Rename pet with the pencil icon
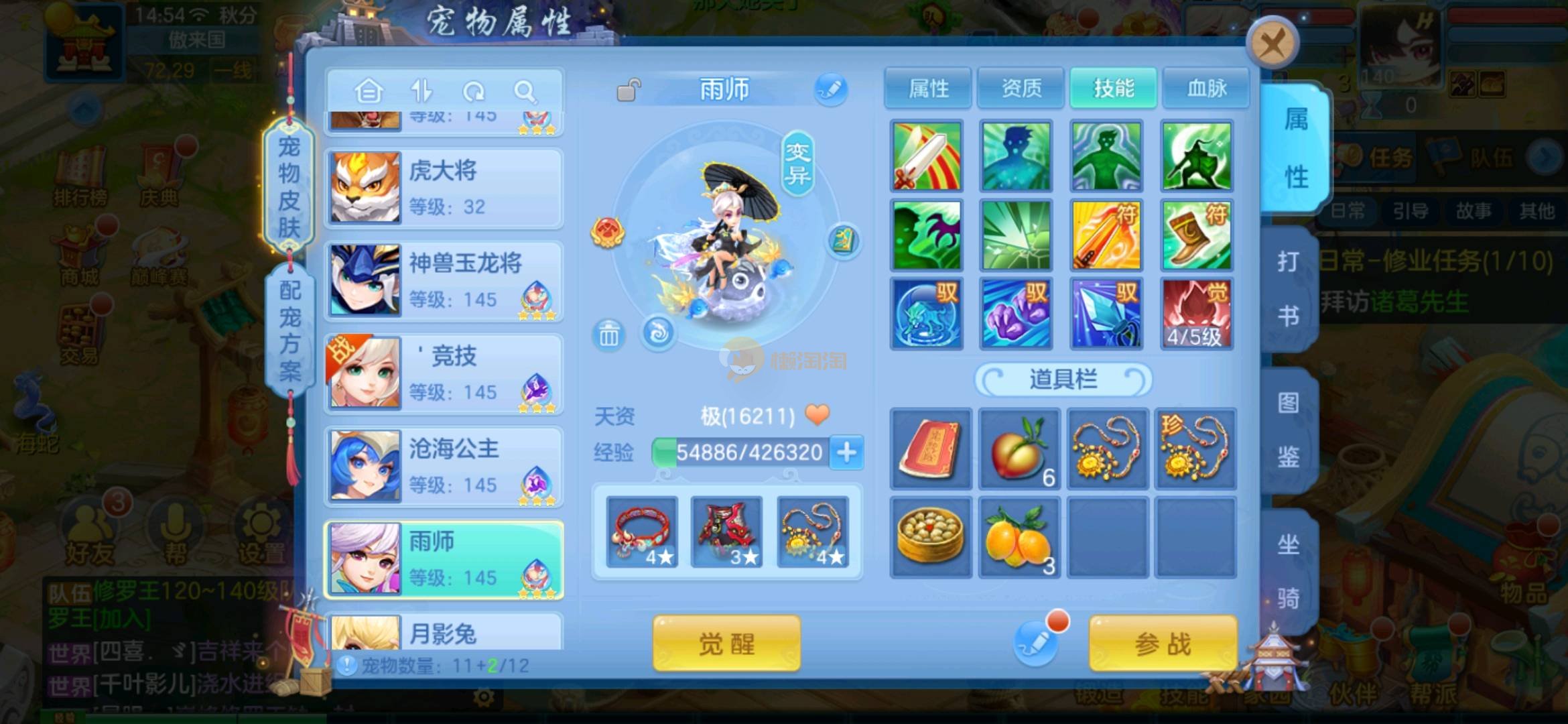 pos(831,89)
